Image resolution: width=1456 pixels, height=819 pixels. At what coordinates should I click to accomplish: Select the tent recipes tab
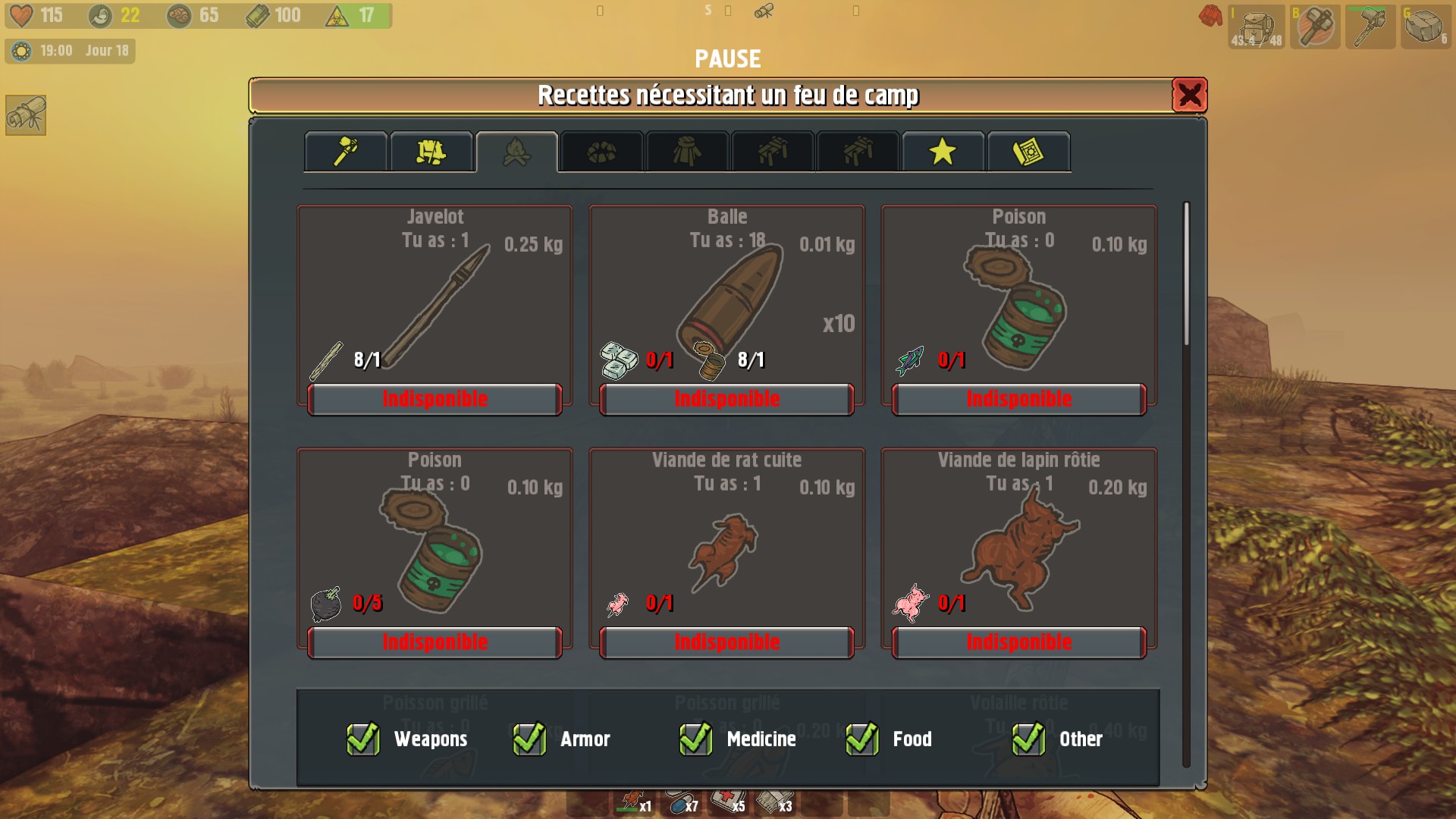pos(688,151)
